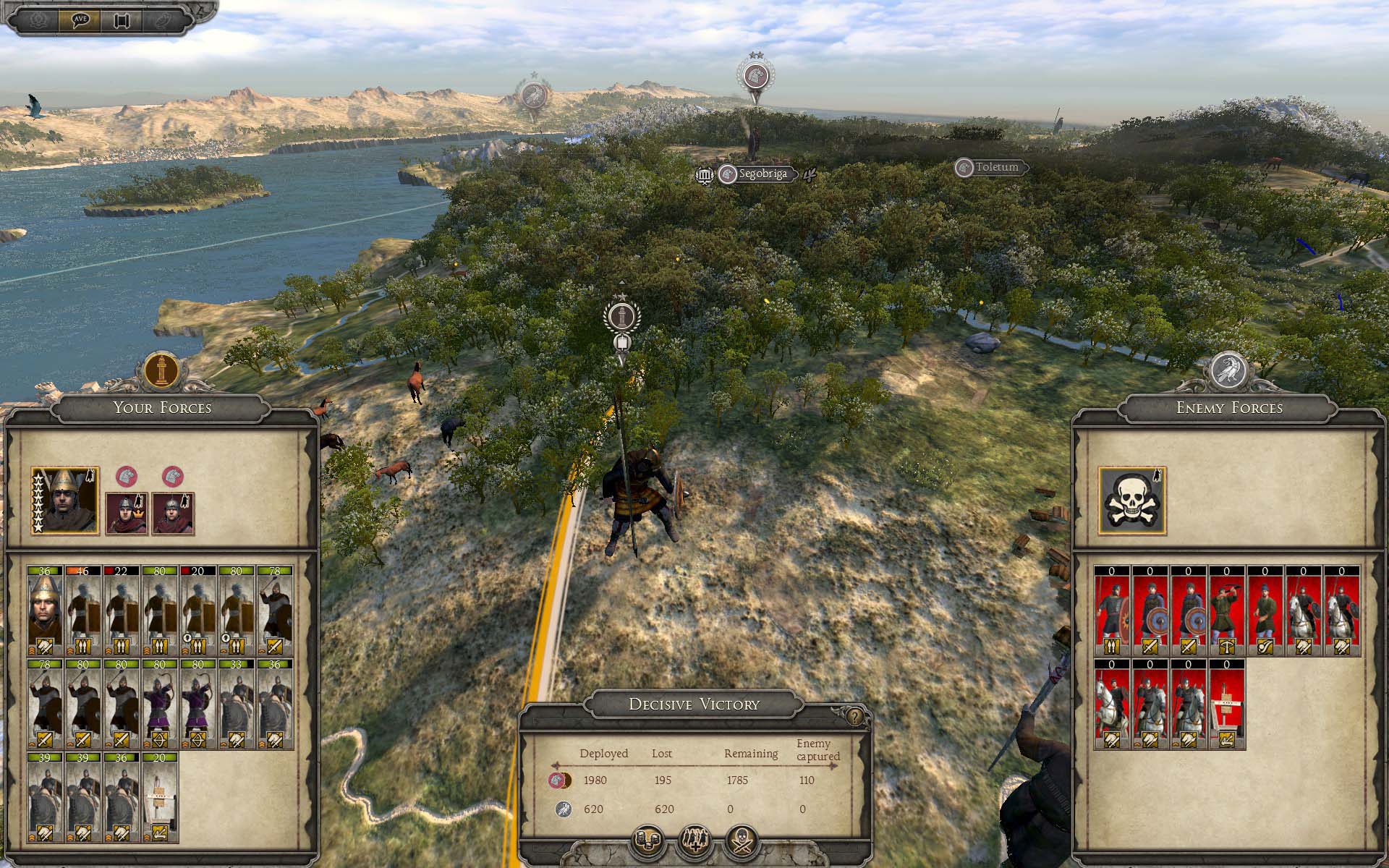The image size is (1389, 868).
Task: Toggle the AVE advisor speech-bubble button
Action: (x=80, y=20)
